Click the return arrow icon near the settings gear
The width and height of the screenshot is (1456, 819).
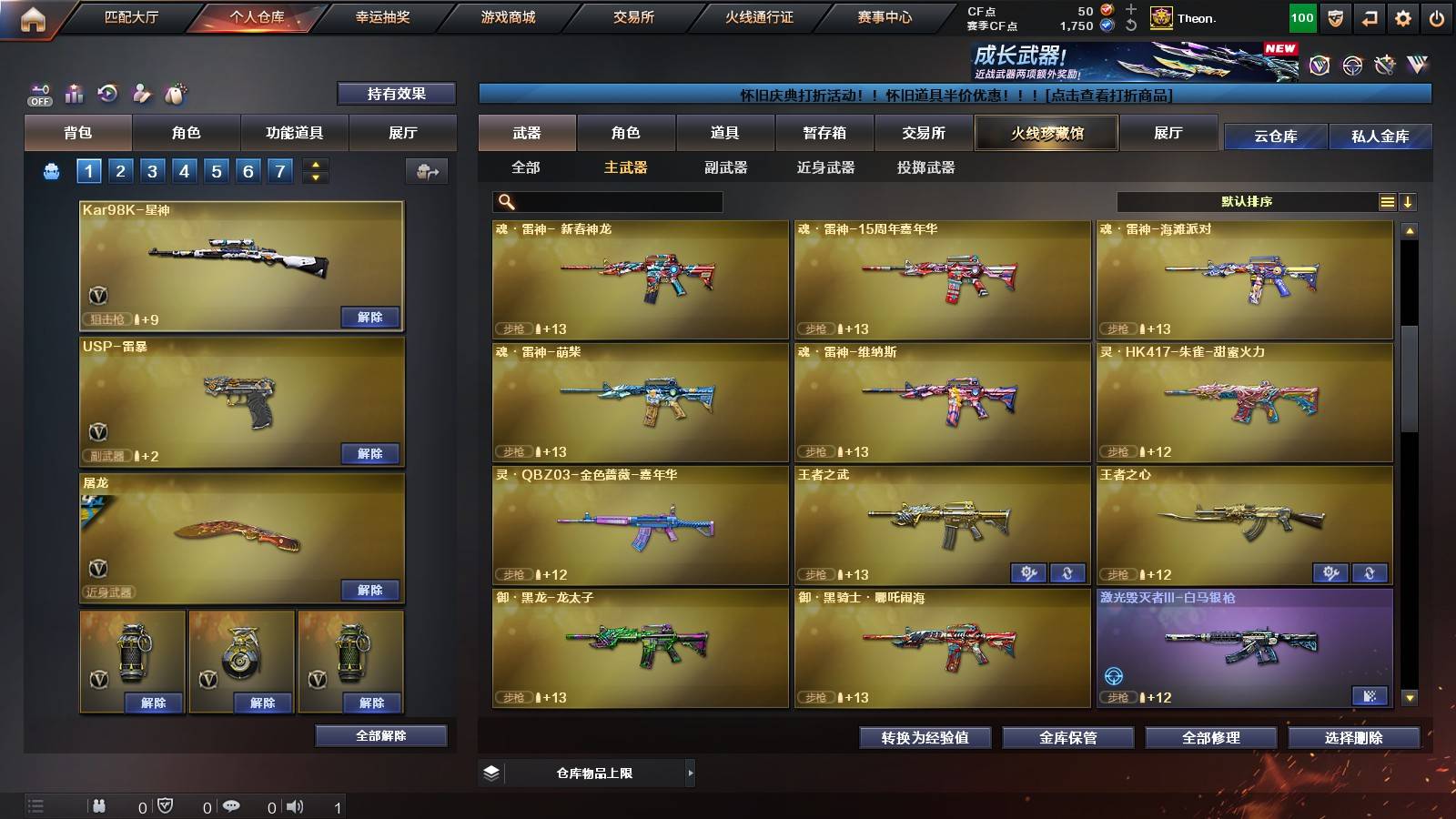point(1368,17)
